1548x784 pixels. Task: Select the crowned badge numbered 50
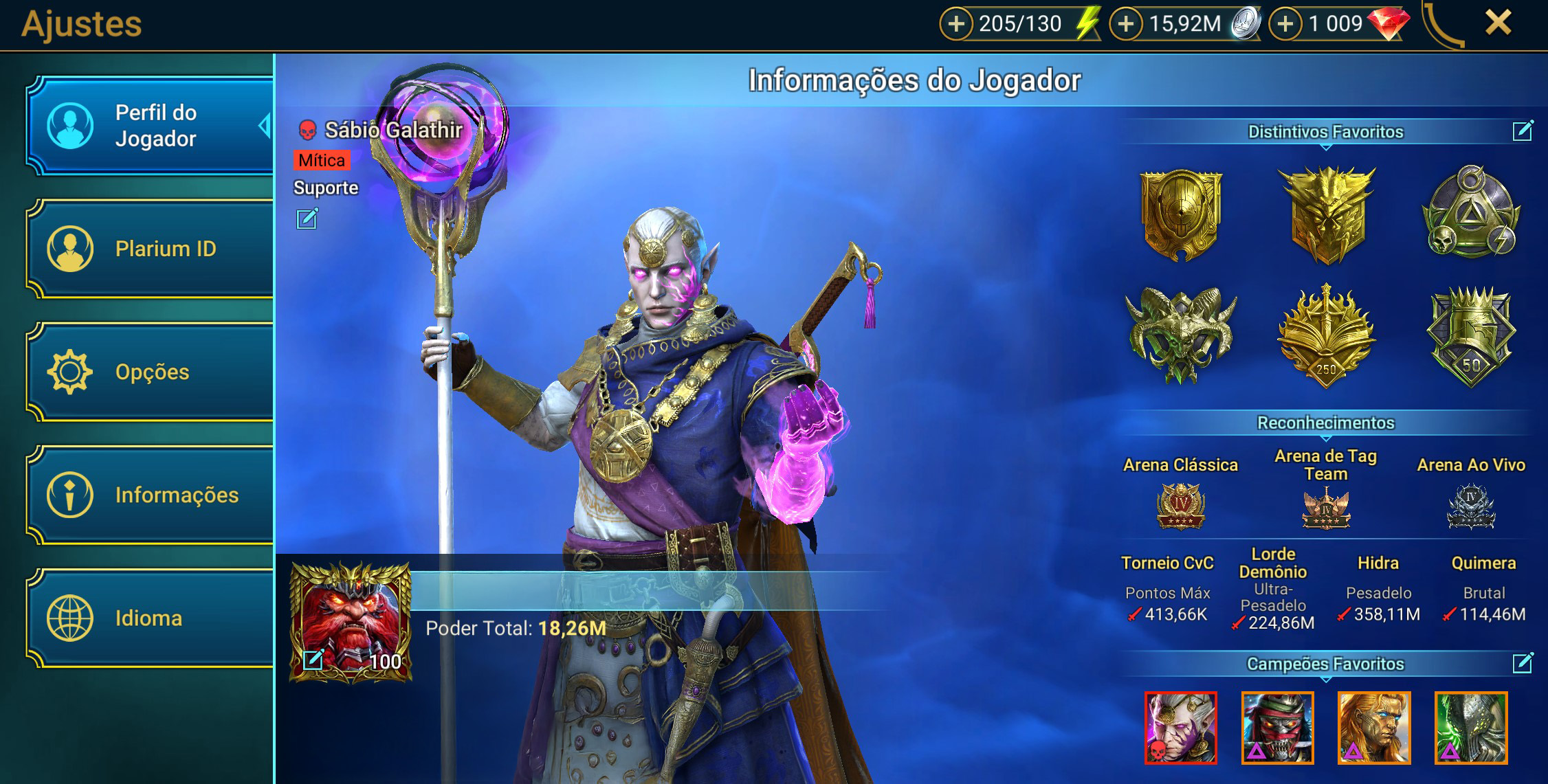point(1471,337)
